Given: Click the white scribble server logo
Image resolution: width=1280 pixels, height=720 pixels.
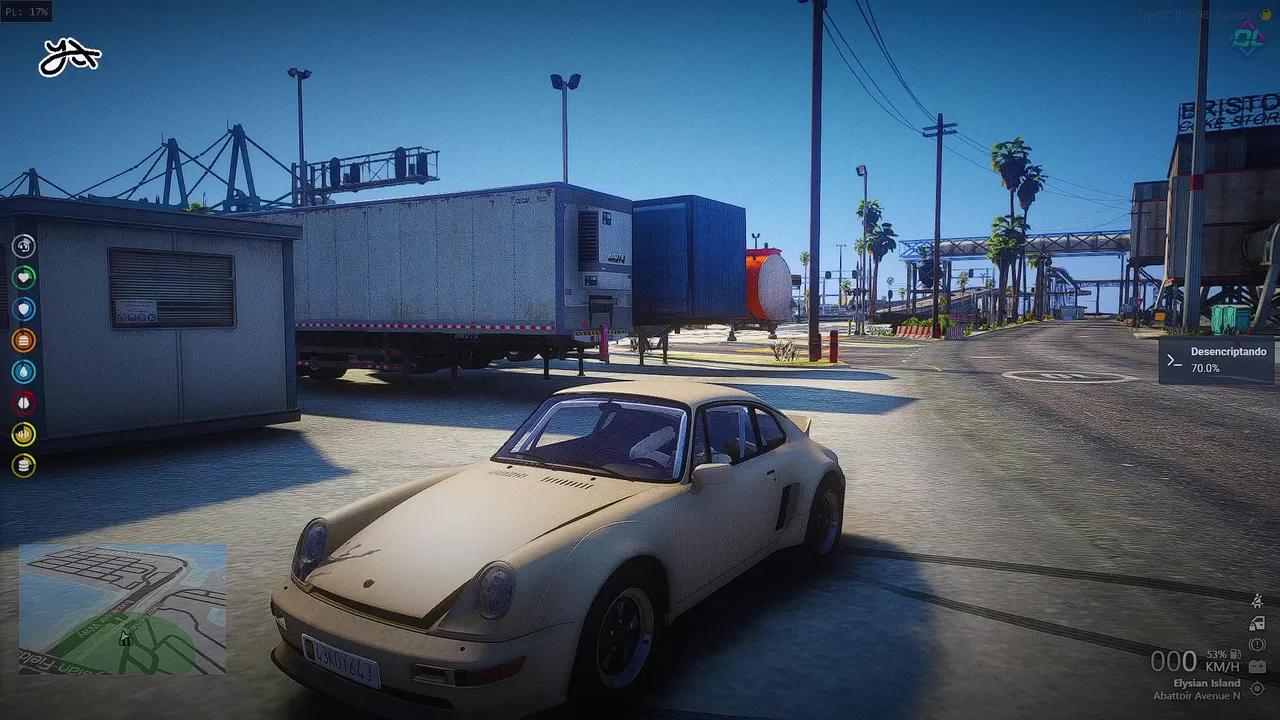Looking at the screenshot, I should point(69,58).
